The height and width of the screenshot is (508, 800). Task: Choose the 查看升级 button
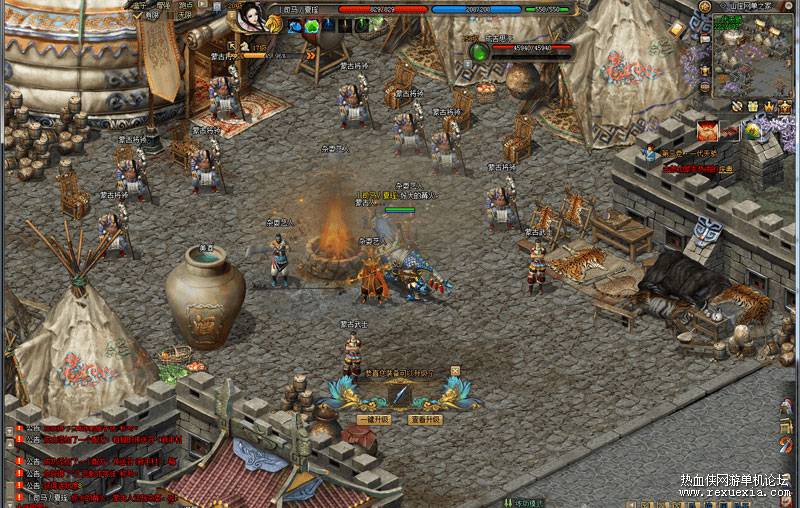tap(425, 420)
